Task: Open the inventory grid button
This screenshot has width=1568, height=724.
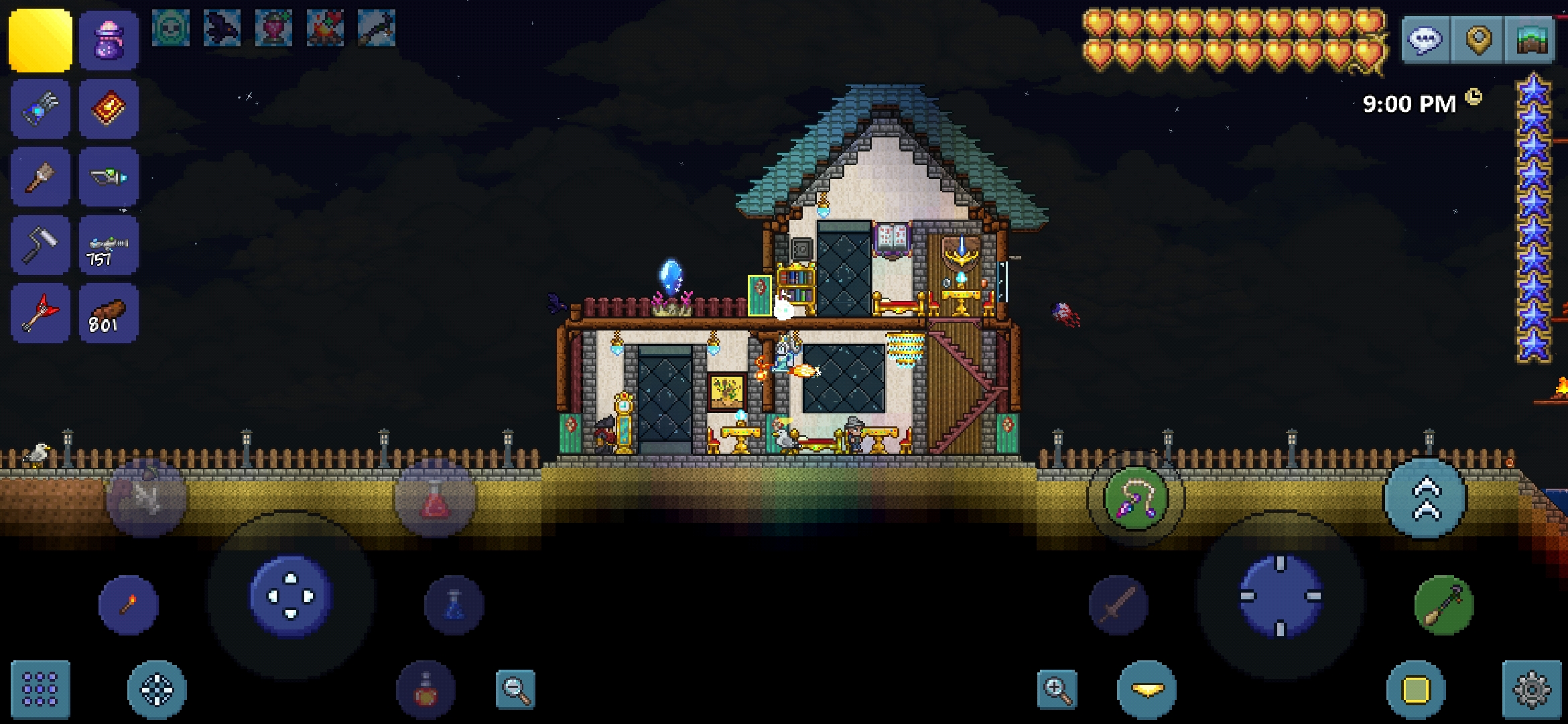Action: 40,689
